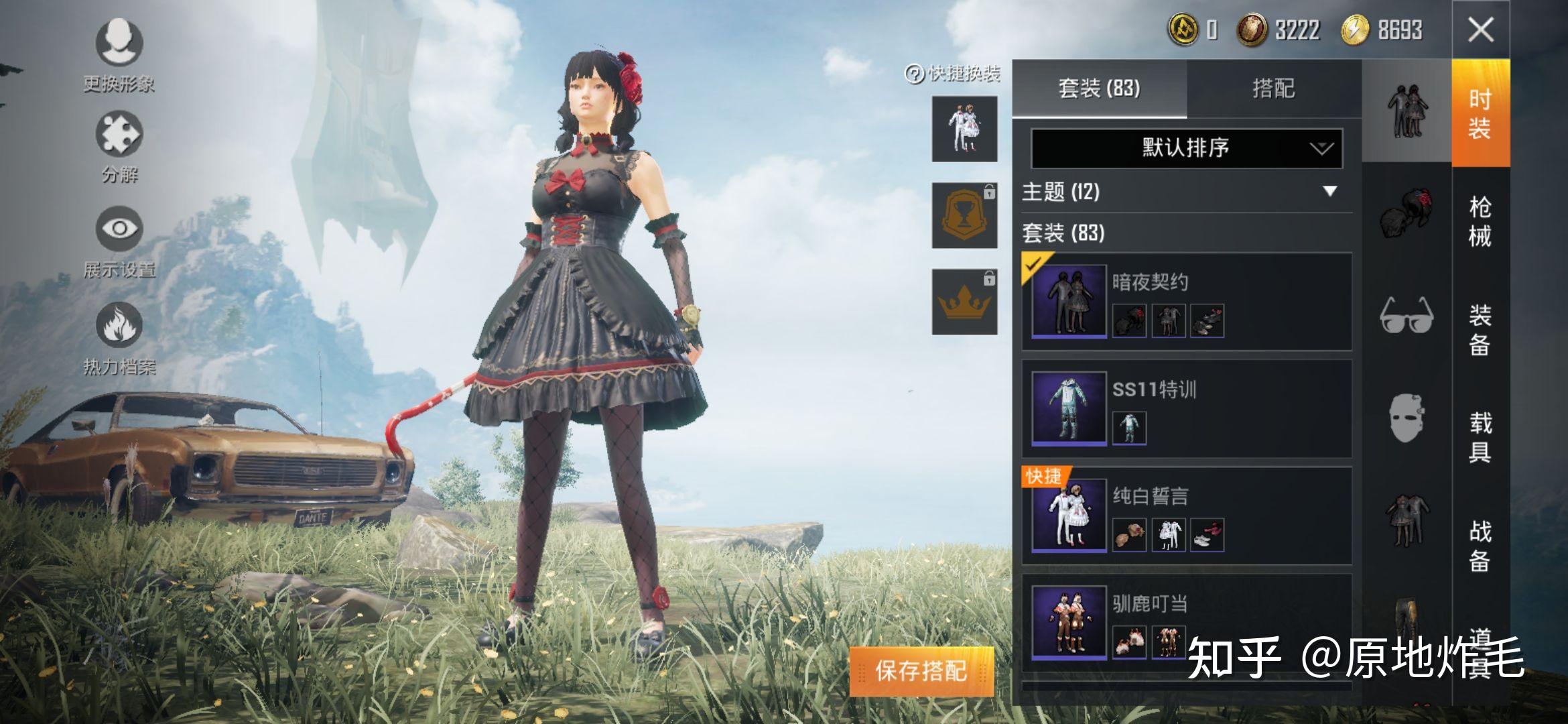This screenshot has height=724, width=1568.
Task: Open the 默认排序 sorting dropdown
Action: (x=1181, y=149)
